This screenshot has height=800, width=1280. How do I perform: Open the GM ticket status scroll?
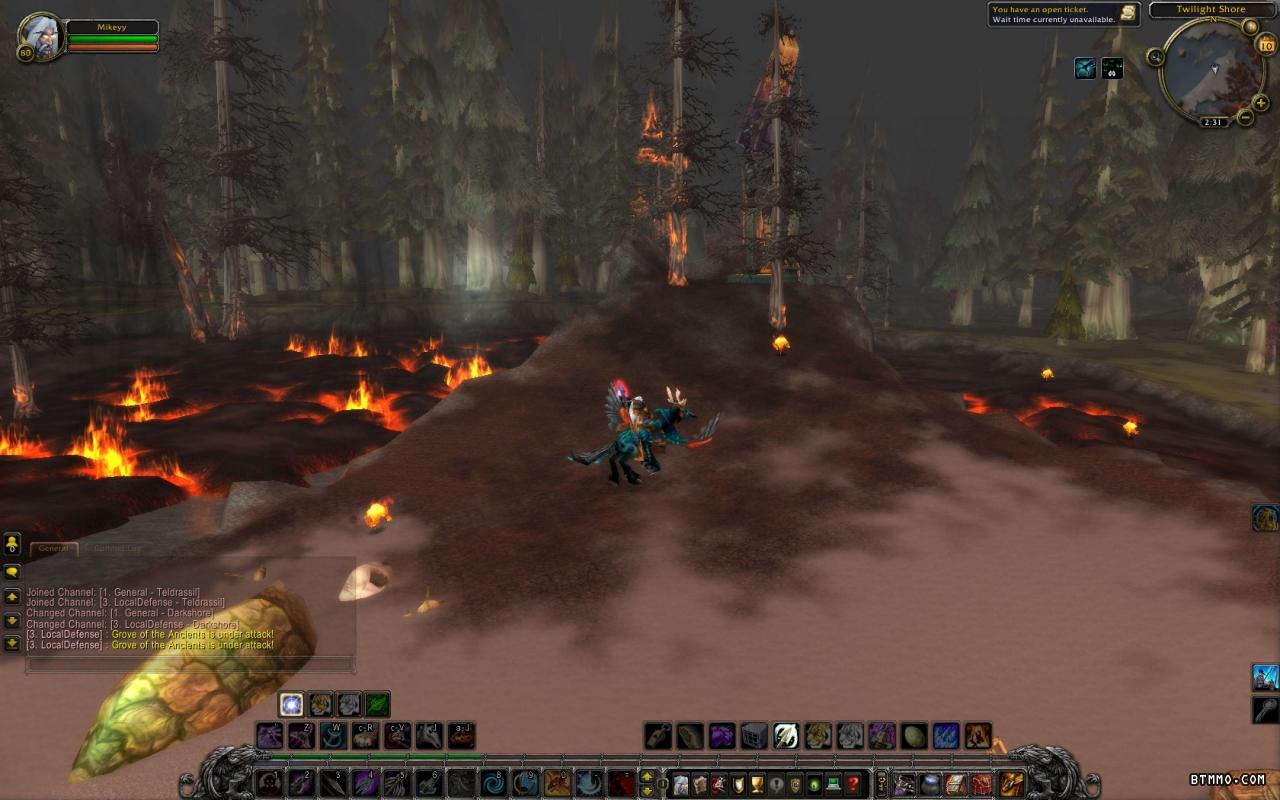(x=1128, y=13)
